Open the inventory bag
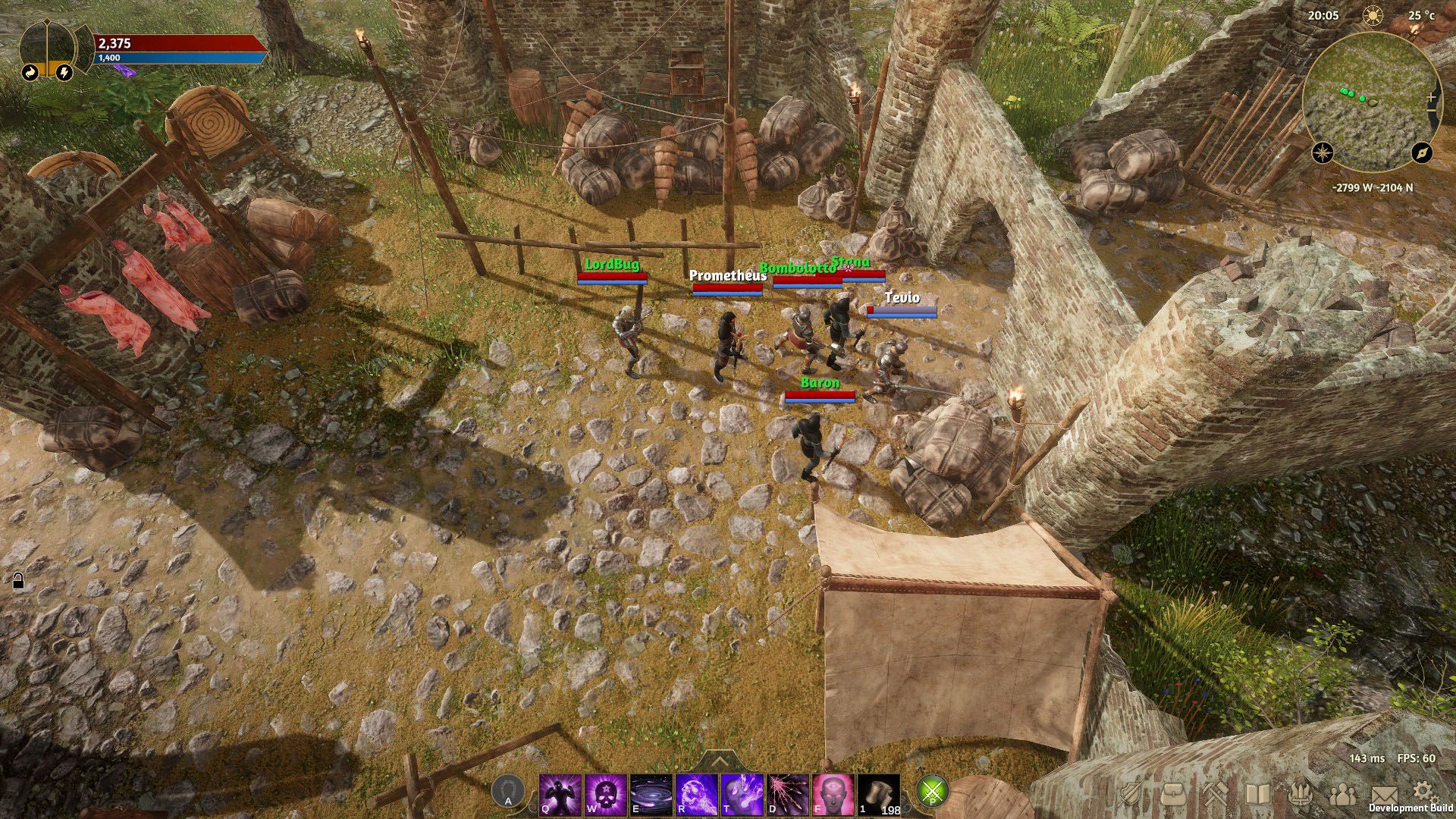Image resolution: width=1456 pixels, height=819 pixels. coord(1174,793)
